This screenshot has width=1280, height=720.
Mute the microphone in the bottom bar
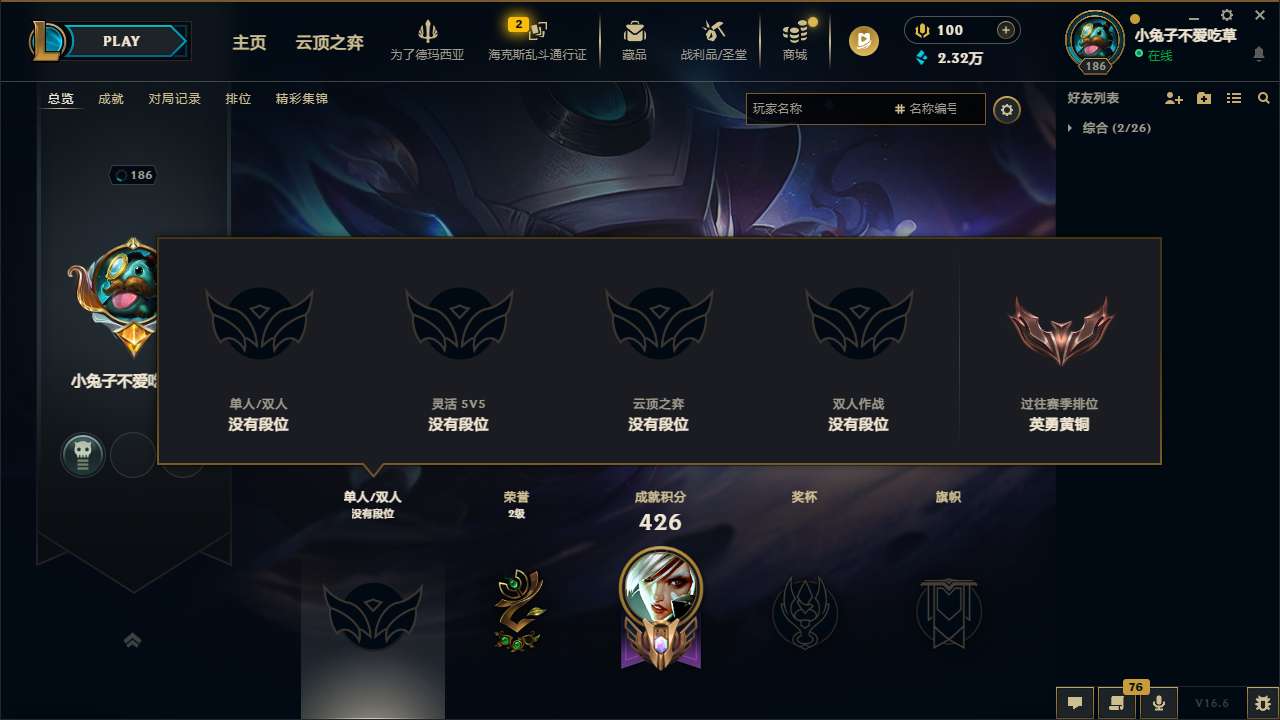(1159, 701)
